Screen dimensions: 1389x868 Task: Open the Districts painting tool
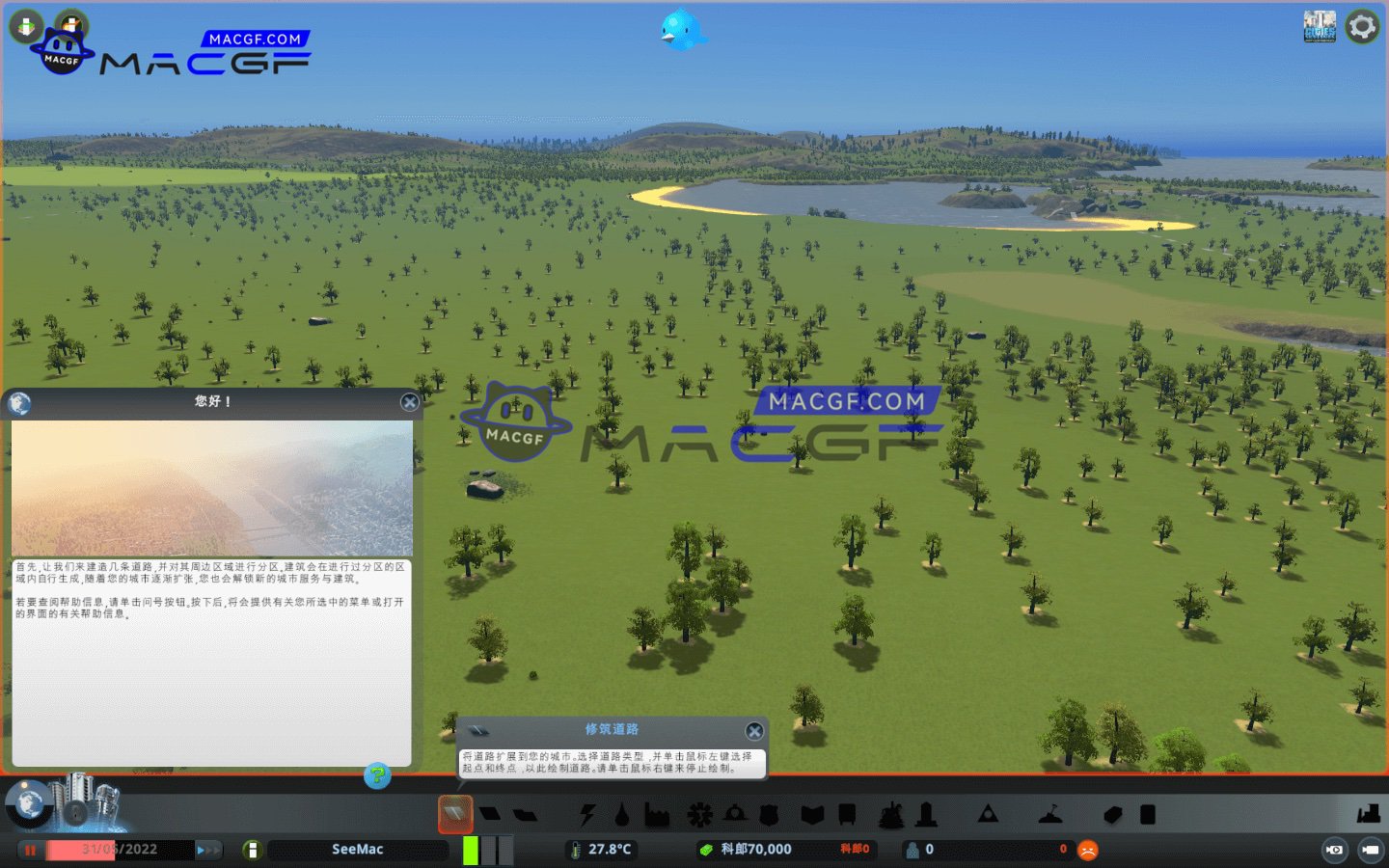coord(524,813)
